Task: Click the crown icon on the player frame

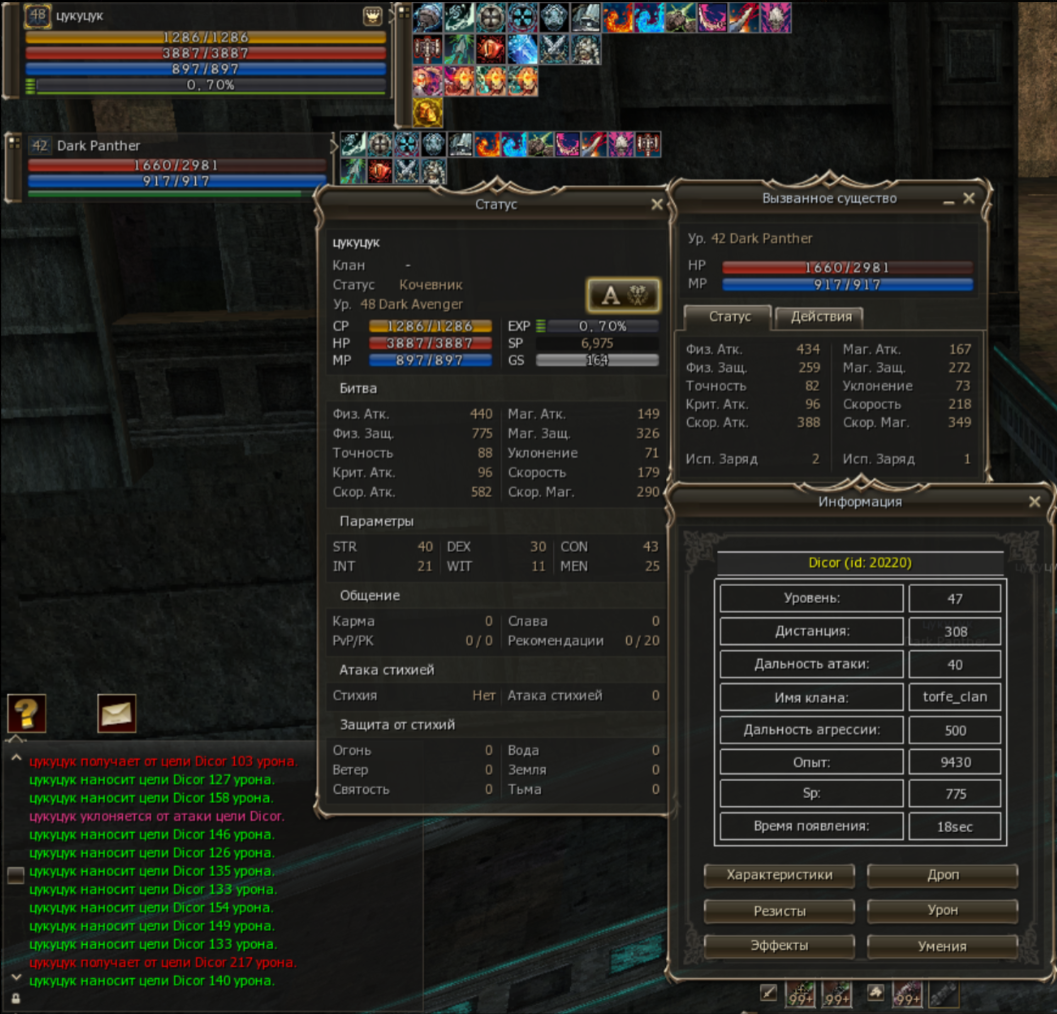Action: 372,17
